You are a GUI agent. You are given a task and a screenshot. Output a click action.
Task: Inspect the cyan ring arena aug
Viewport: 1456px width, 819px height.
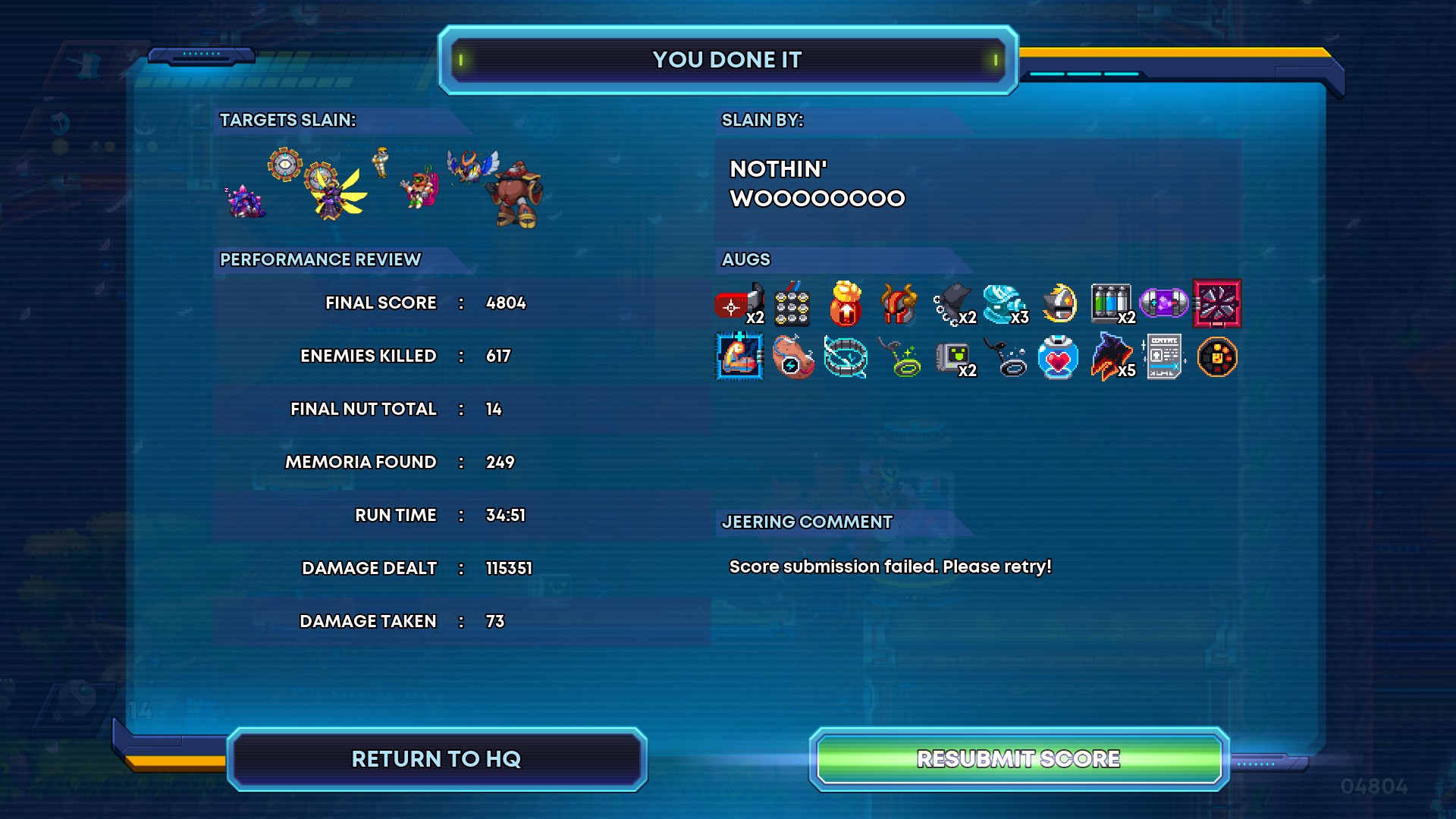[846, 357]
